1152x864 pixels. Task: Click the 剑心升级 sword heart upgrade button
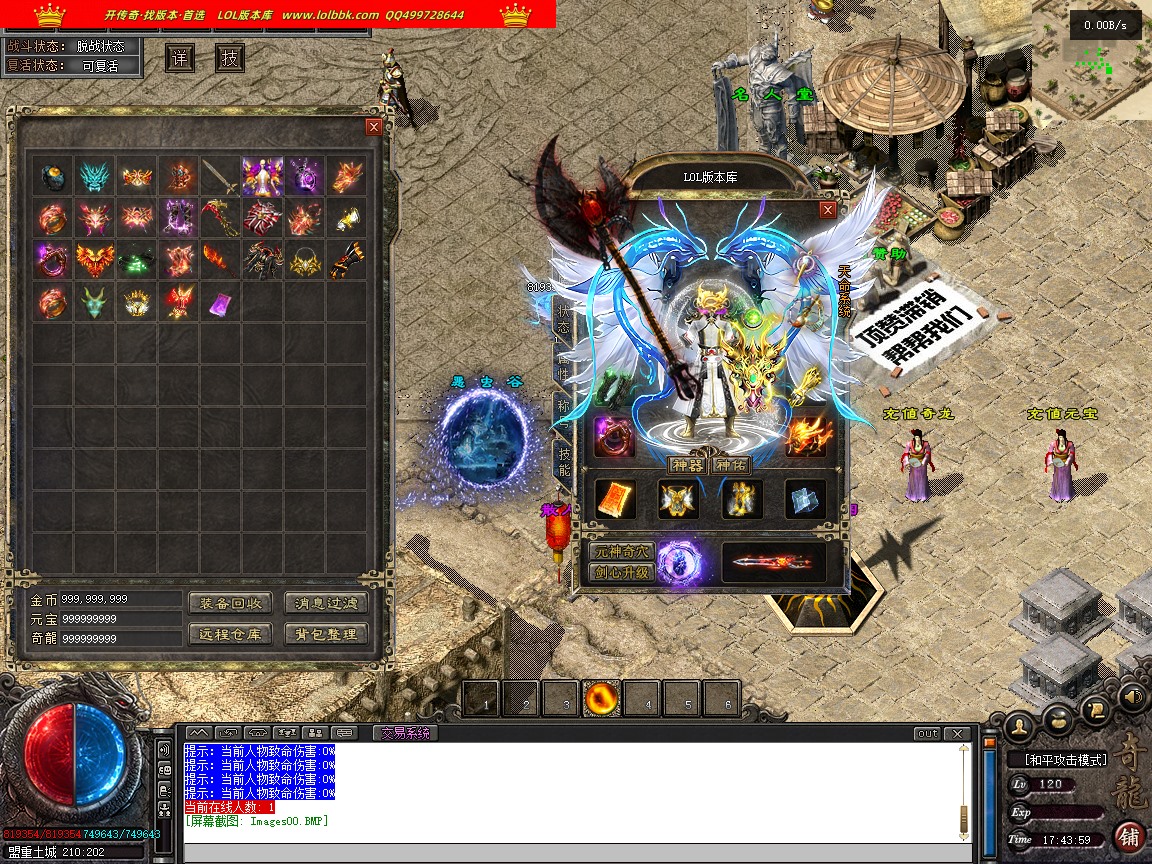point(621,573)
